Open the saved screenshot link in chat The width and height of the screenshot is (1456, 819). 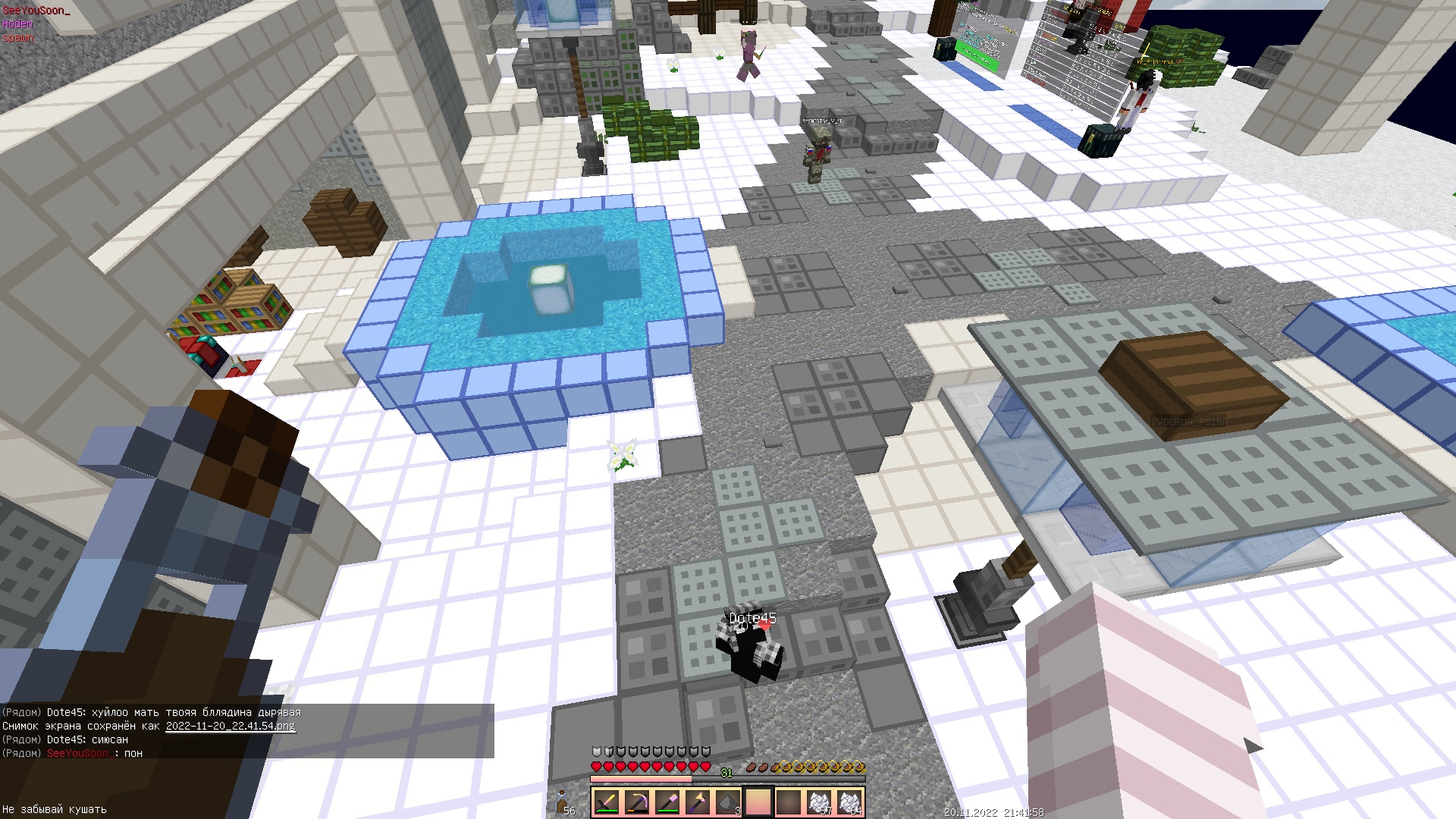point(231,726)
